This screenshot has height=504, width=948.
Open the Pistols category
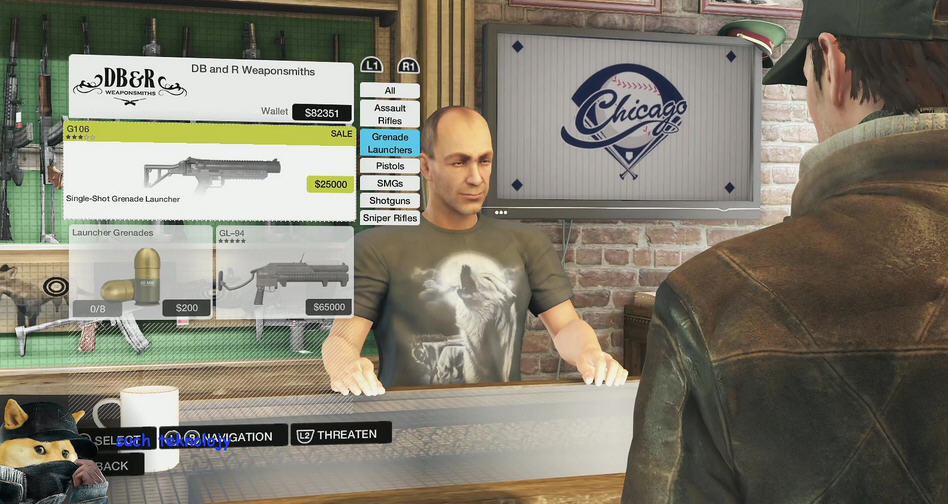[389, 166]
